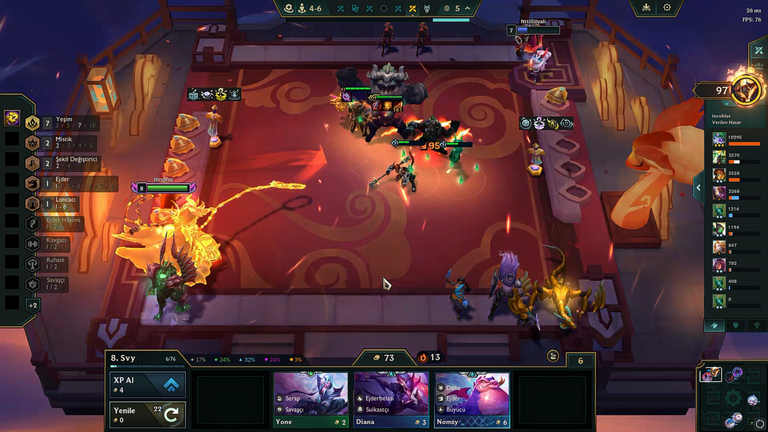
Task: Select the Nomsy card in shop
Action: click(471, 399)
